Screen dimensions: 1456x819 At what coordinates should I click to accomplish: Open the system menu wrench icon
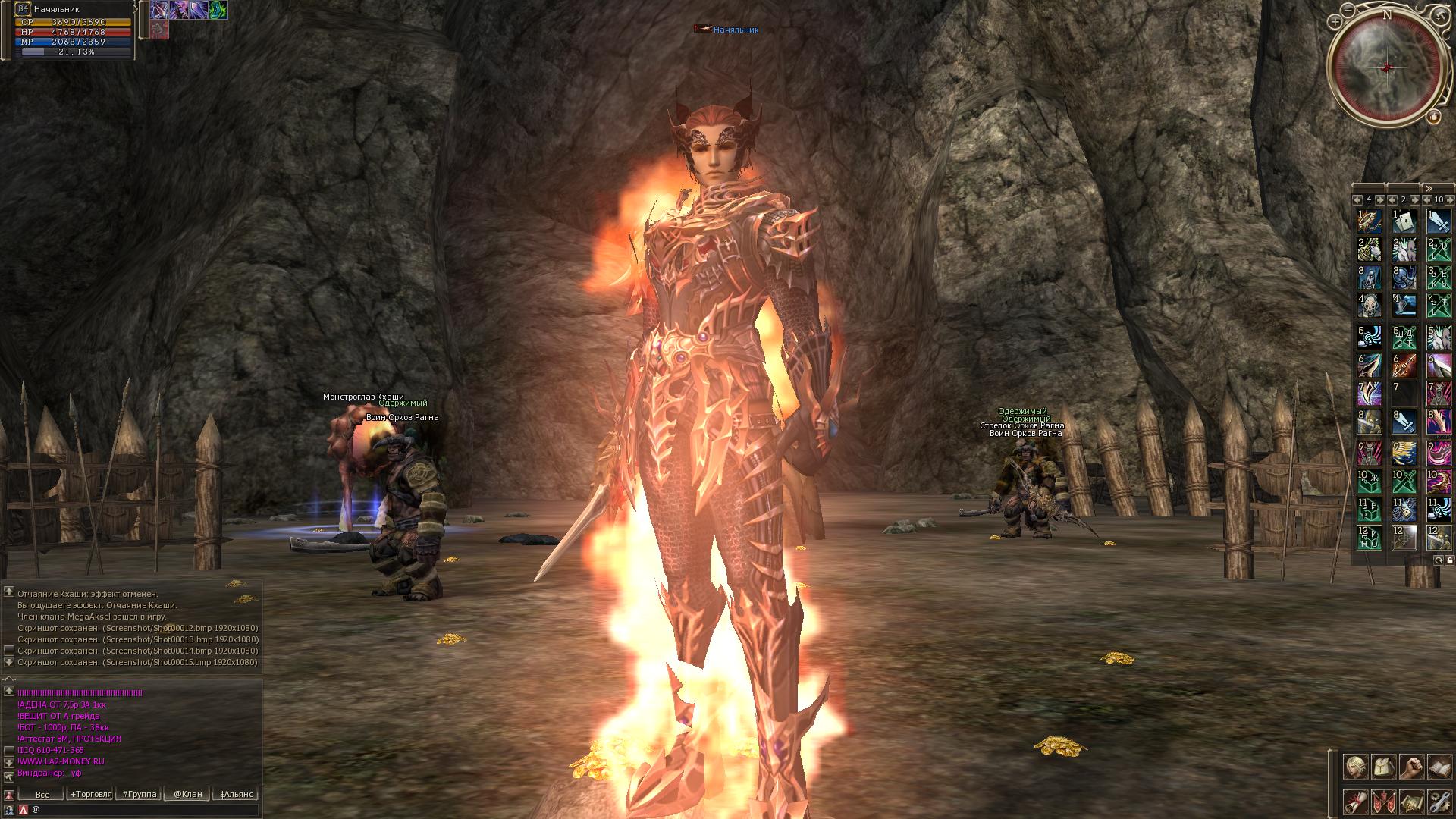coord(1439,802)
